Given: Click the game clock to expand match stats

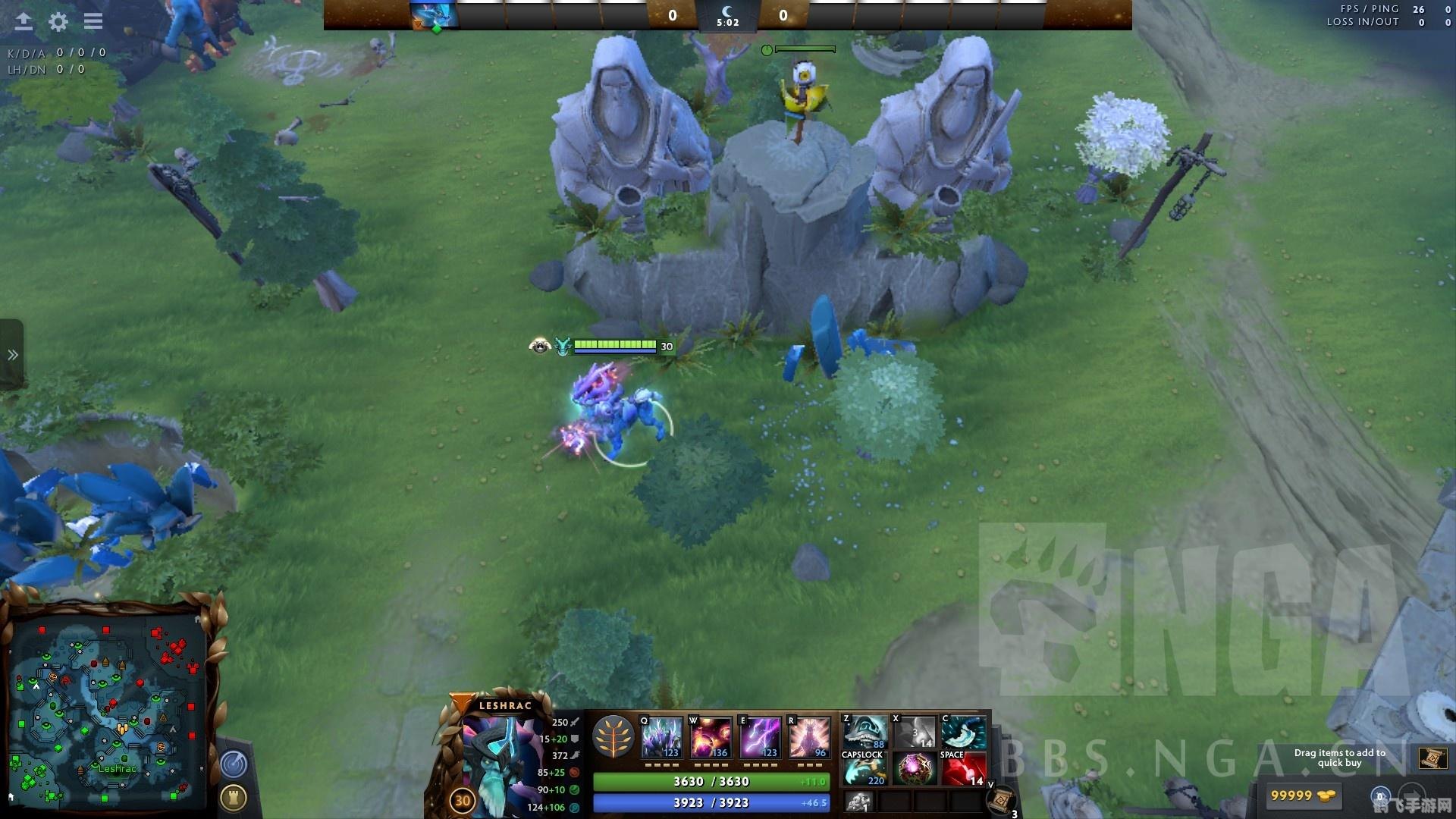Looking at the screenshot, I should (728, 21).
